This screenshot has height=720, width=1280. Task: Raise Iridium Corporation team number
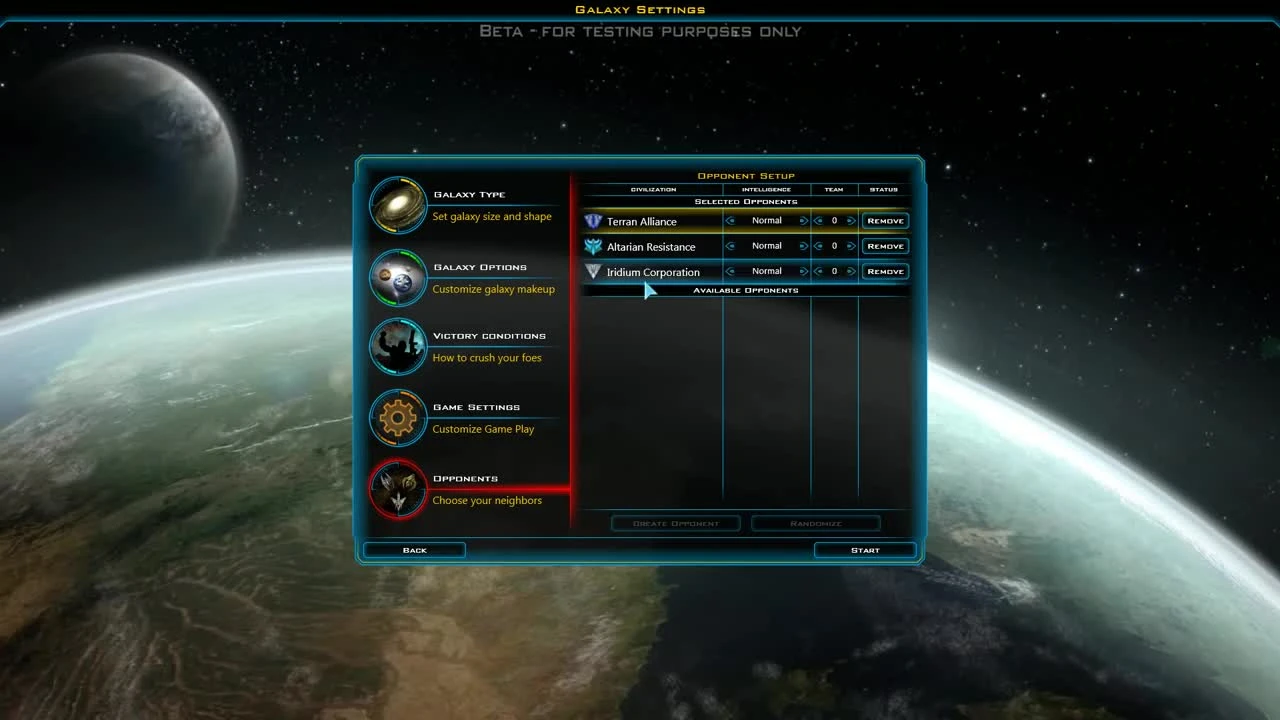coord(850,271)
